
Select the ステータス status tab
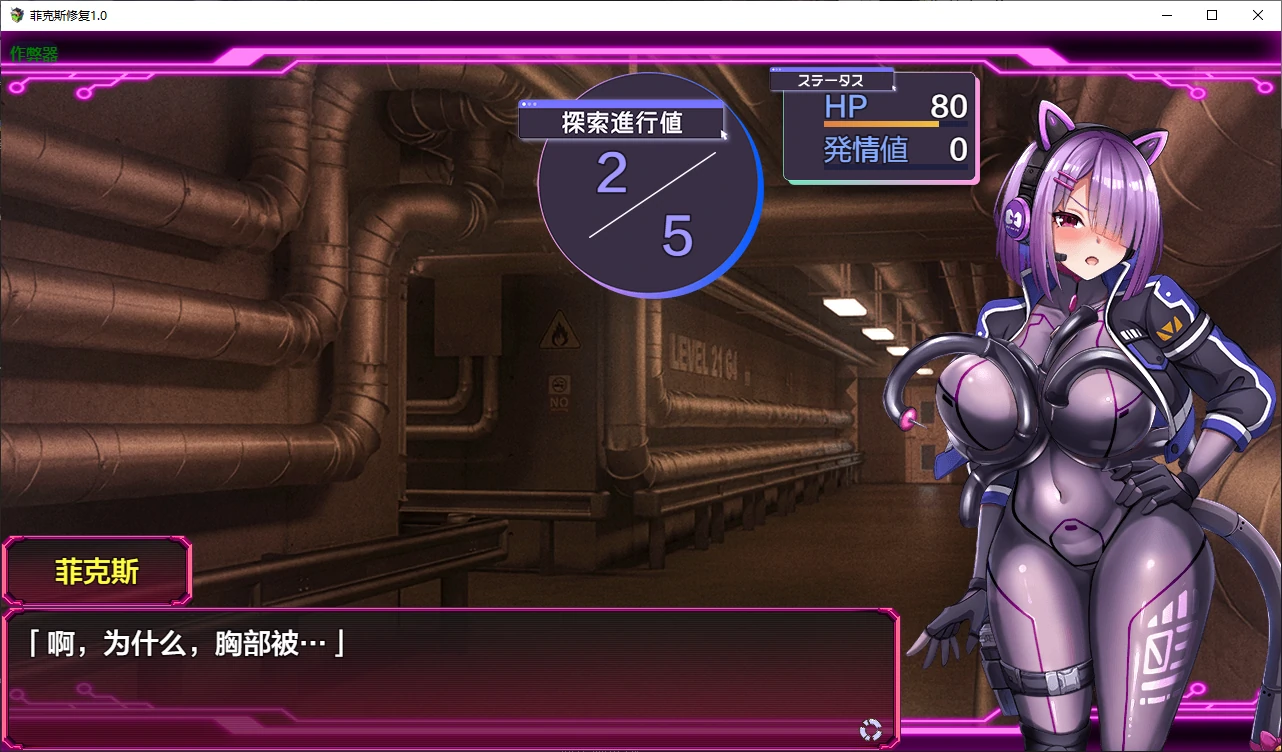tap(832, 80)
